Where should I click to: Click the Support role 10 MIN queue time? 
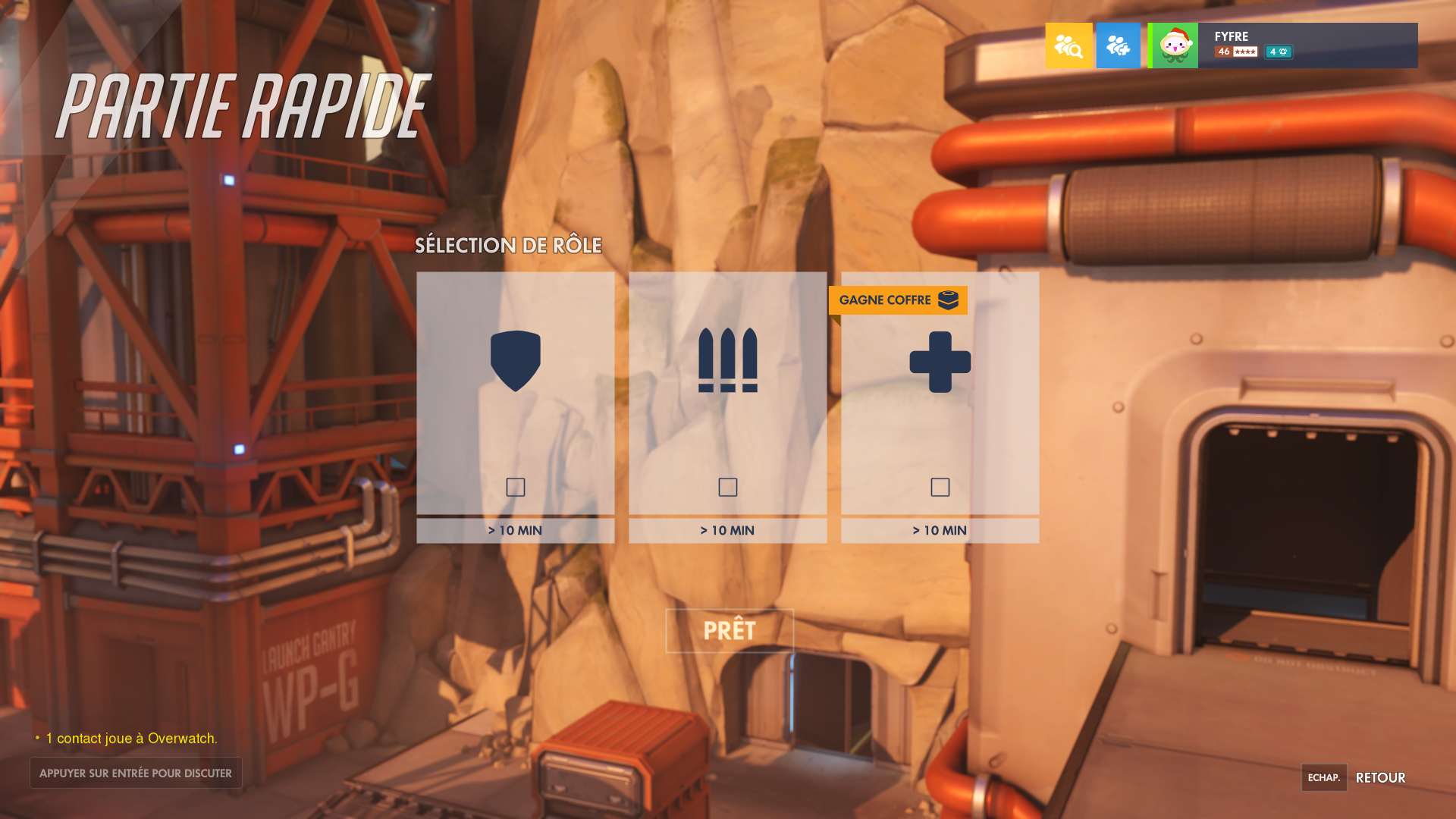coord(940,530)
